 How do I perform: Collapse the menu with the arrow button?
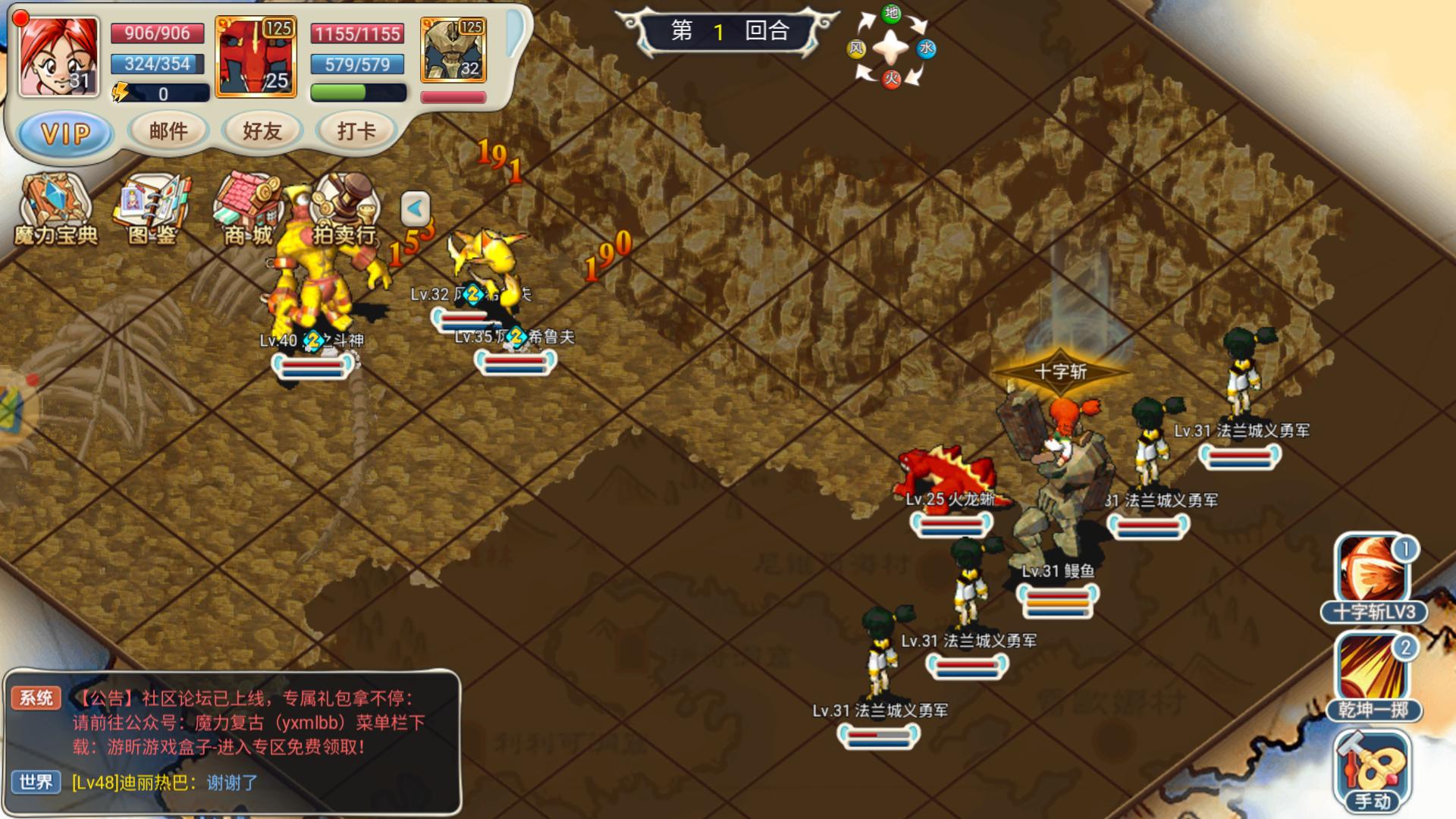[x=415, y=209]
